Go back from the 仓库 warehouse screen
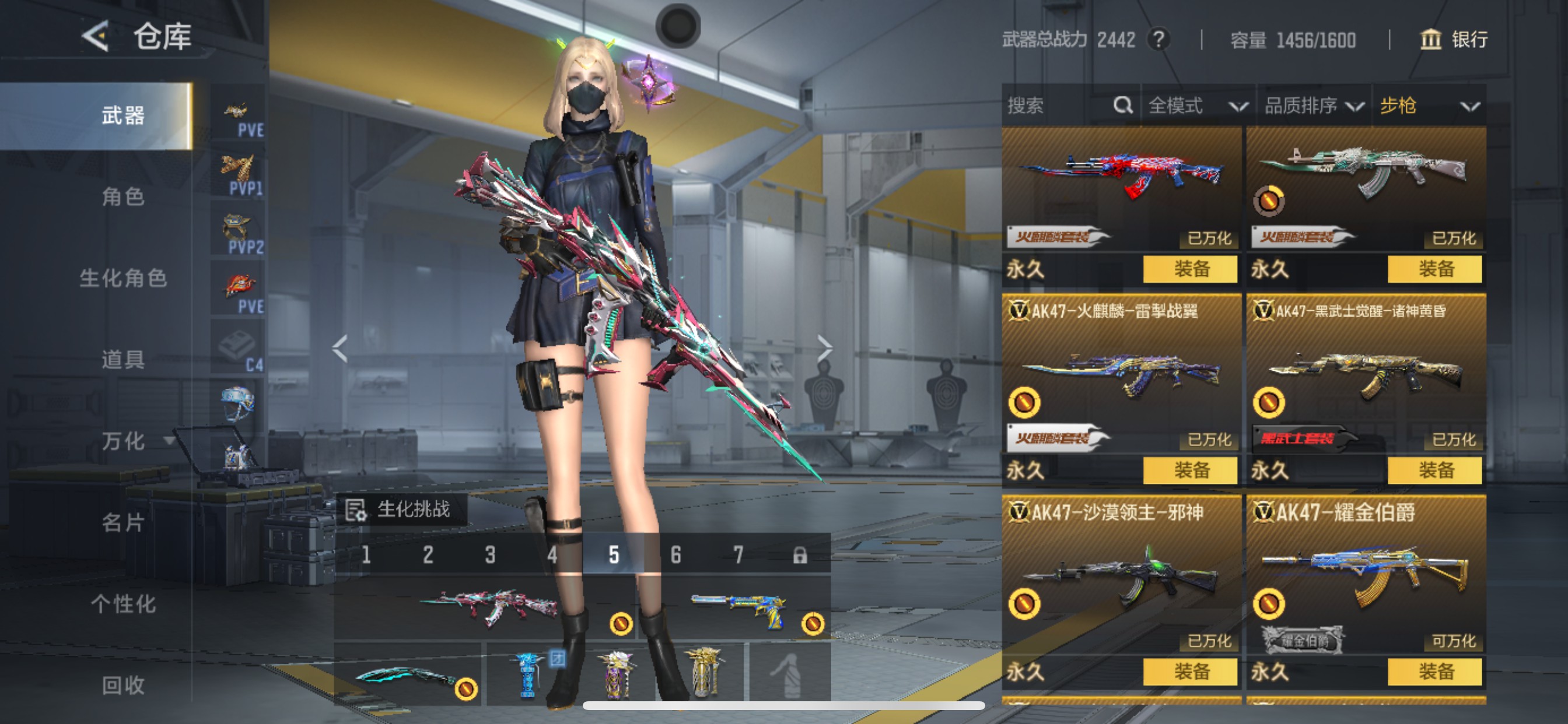 click(96, 37)
